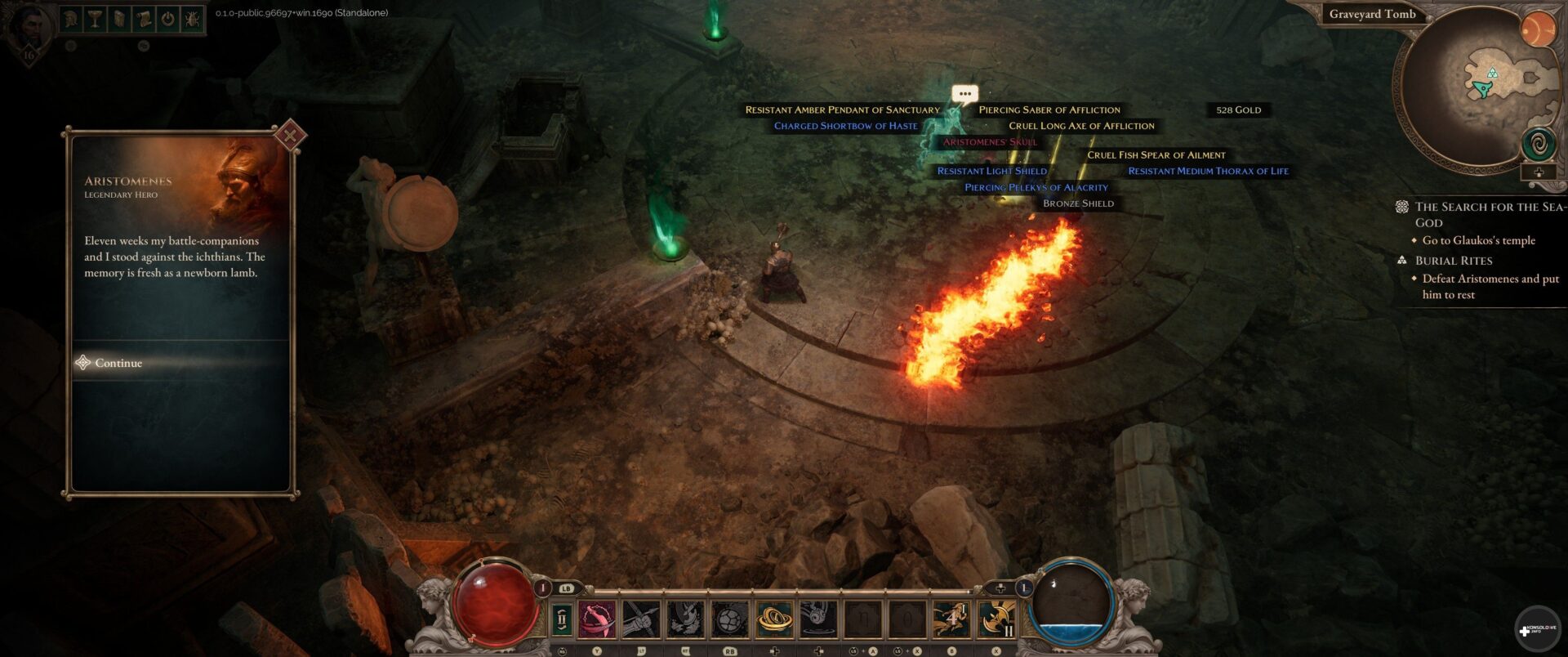The height and width of the screenshot is (657, 1568).
Task: Activate the pink curved sword skill
Action: [598, 619]
